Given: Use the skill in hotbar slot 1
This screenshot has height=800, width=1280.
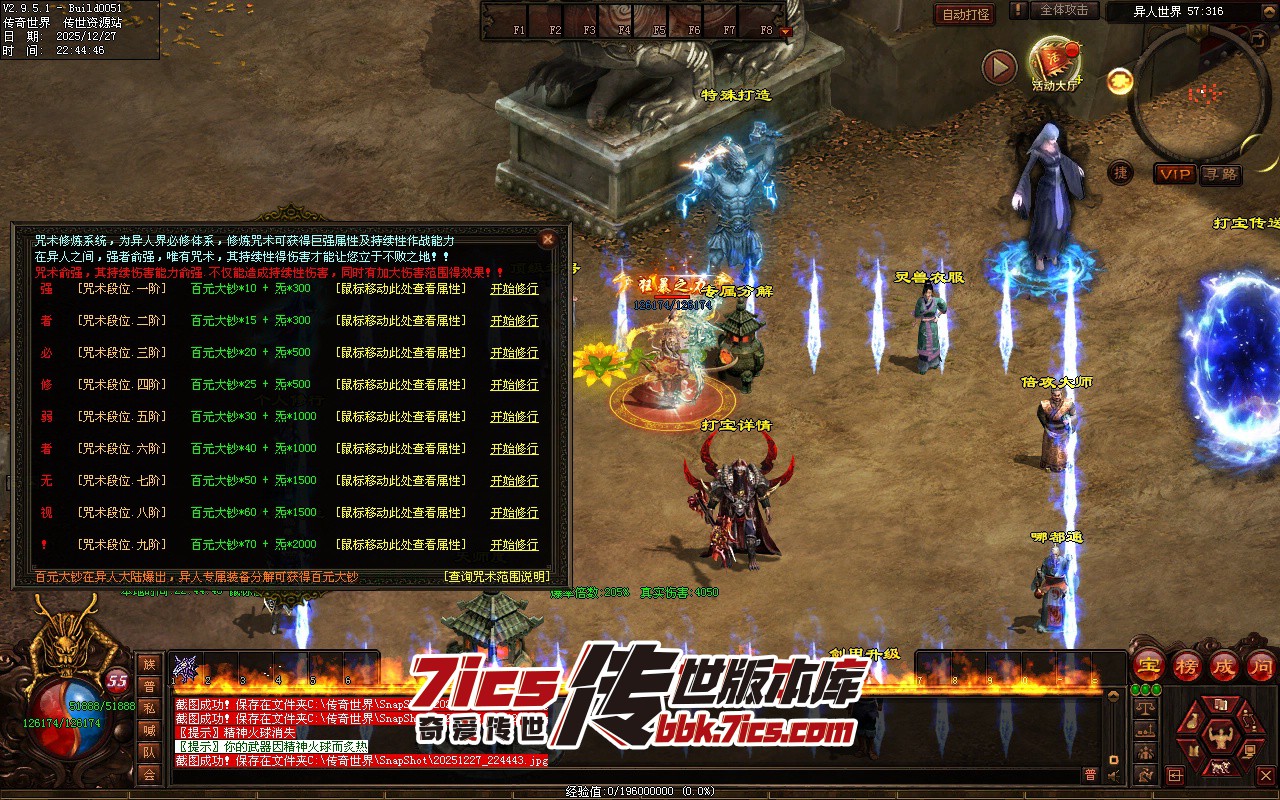Looking at the screenshot, I should (x=186, y=668).
